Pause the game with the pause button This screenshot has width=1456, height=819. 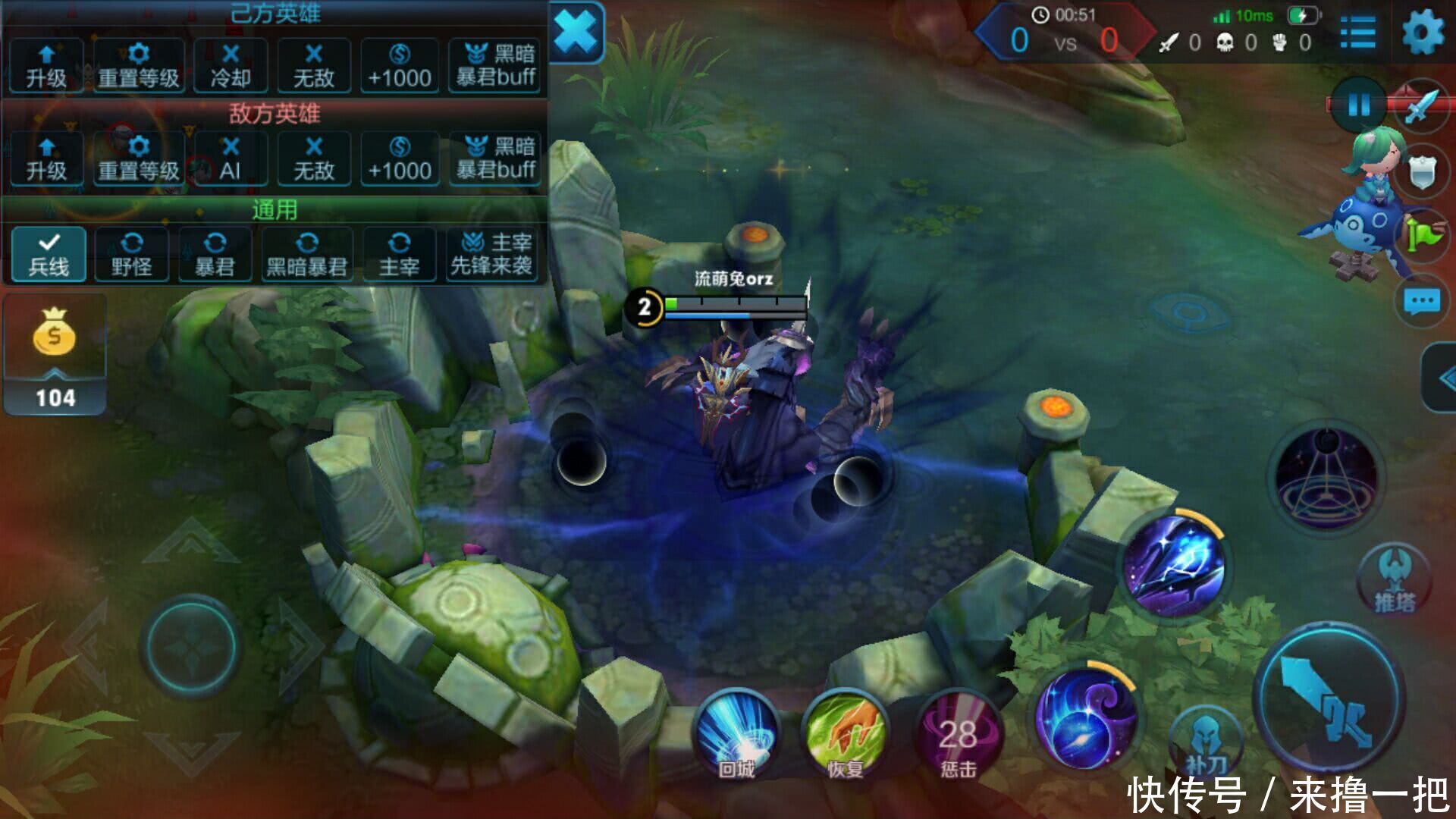1358,105
